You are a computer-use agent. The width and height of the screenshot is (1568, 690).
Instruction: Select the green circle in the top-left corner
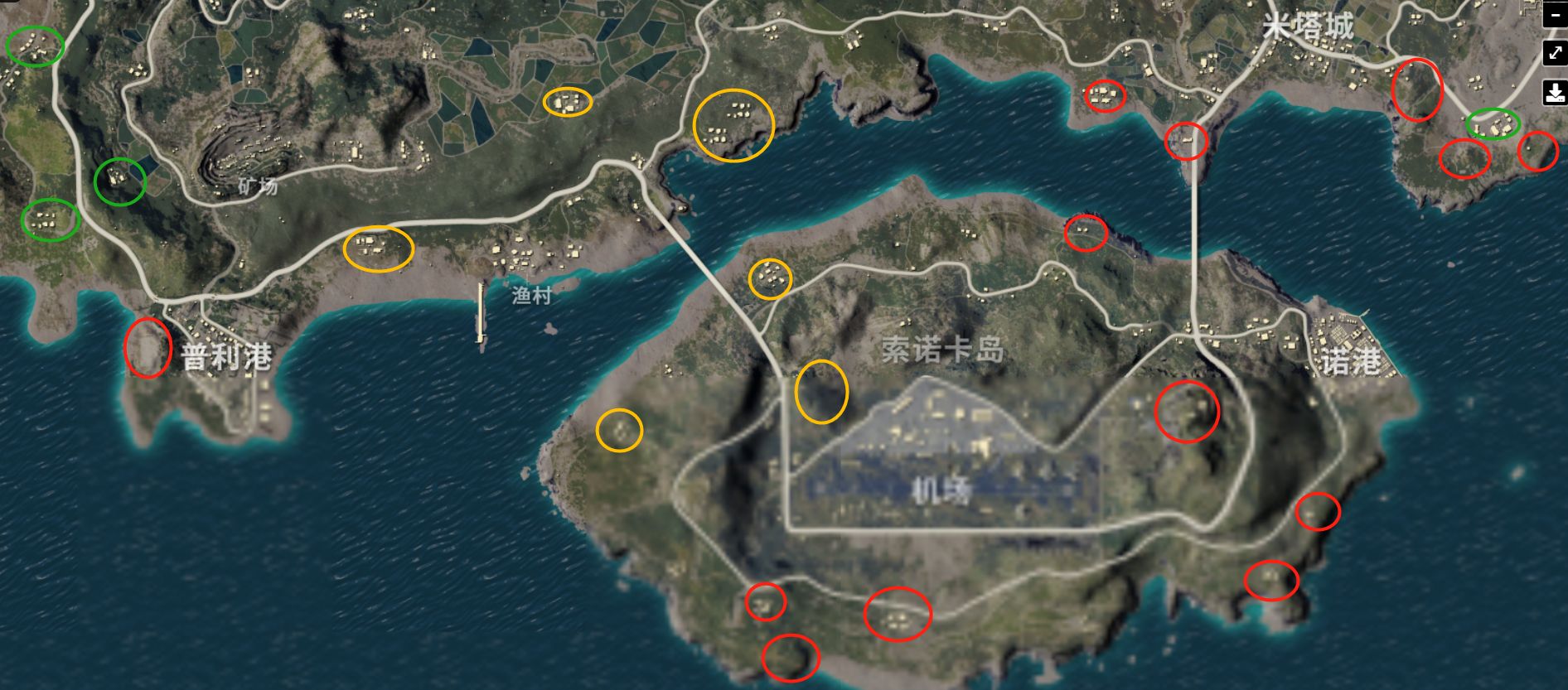pos(33,47)
